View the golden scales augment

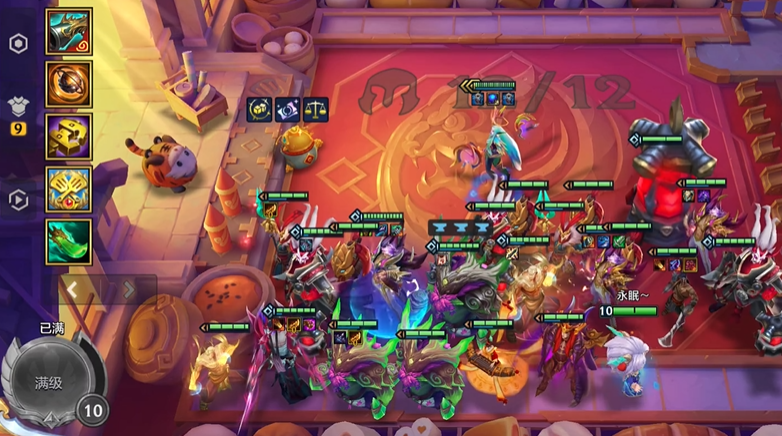[314, 109]
